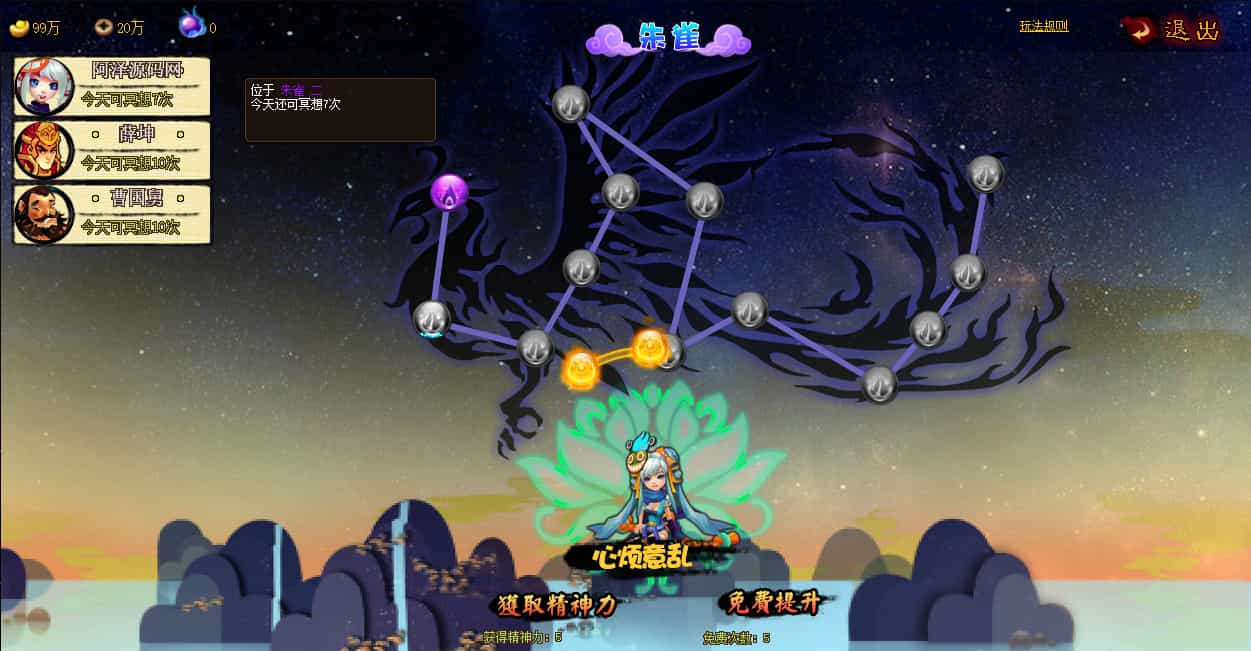Screen dimensions: 1251x651
Task: Choose the 薛坤 character row
Action: [112, 150]
